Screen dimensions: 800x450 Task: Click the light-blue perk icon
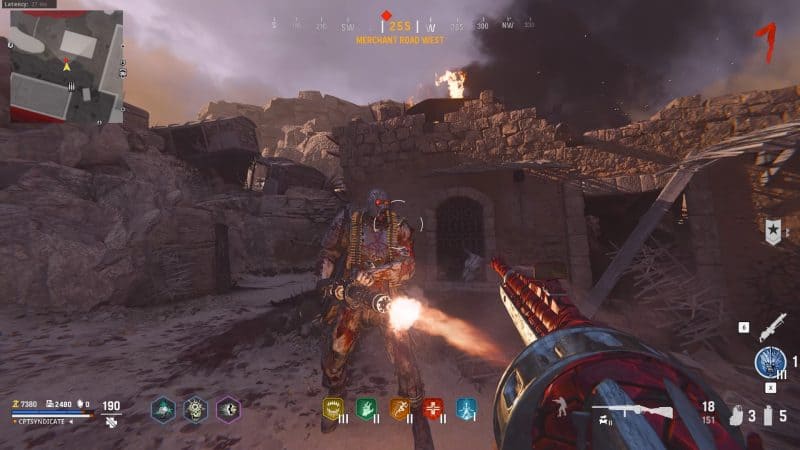point(466,408)
